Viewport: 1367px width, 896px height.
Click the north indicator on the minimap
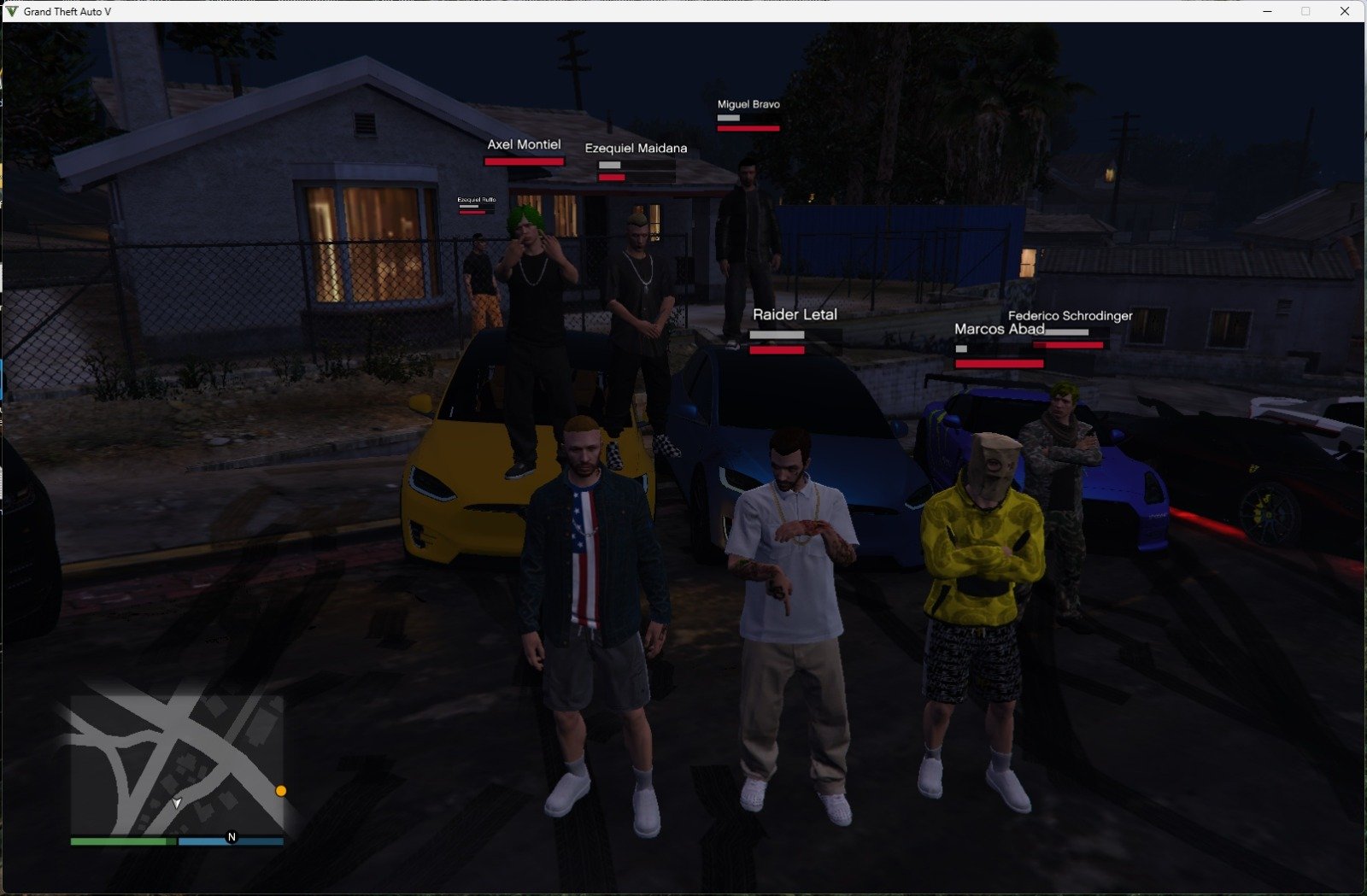(x=232, y=837)
